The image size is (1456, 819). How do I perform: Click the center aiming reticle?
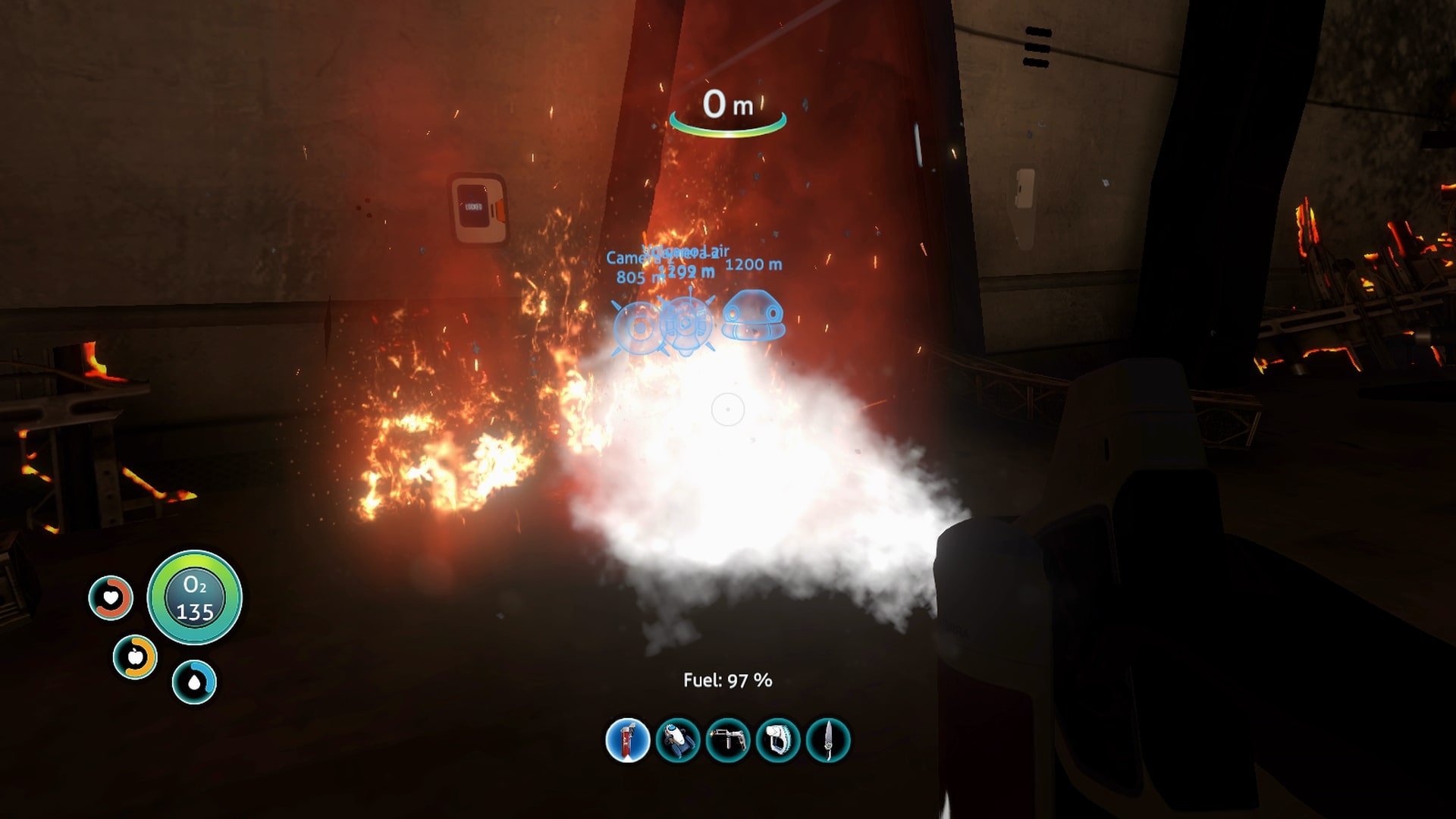click(x=727, y=409)
